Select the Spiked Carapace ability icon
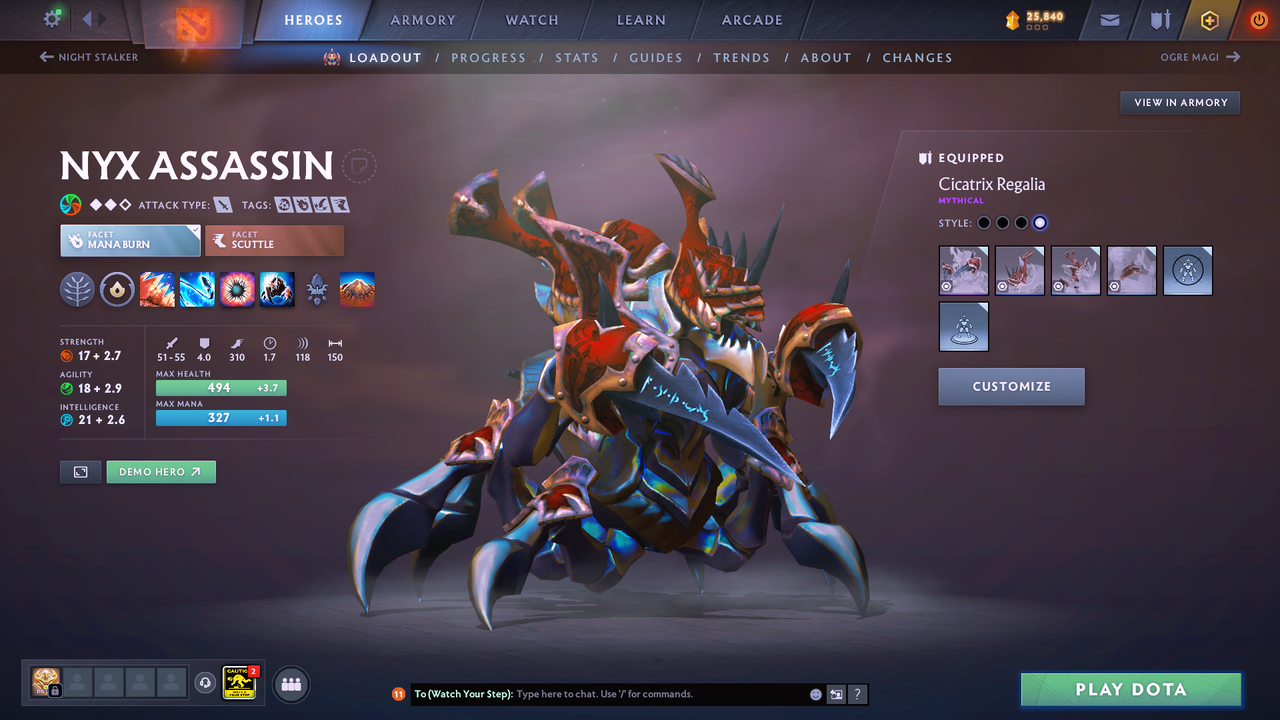Image resolution: width=1280 pixels, height=720 pixels. tap(235, 289)
